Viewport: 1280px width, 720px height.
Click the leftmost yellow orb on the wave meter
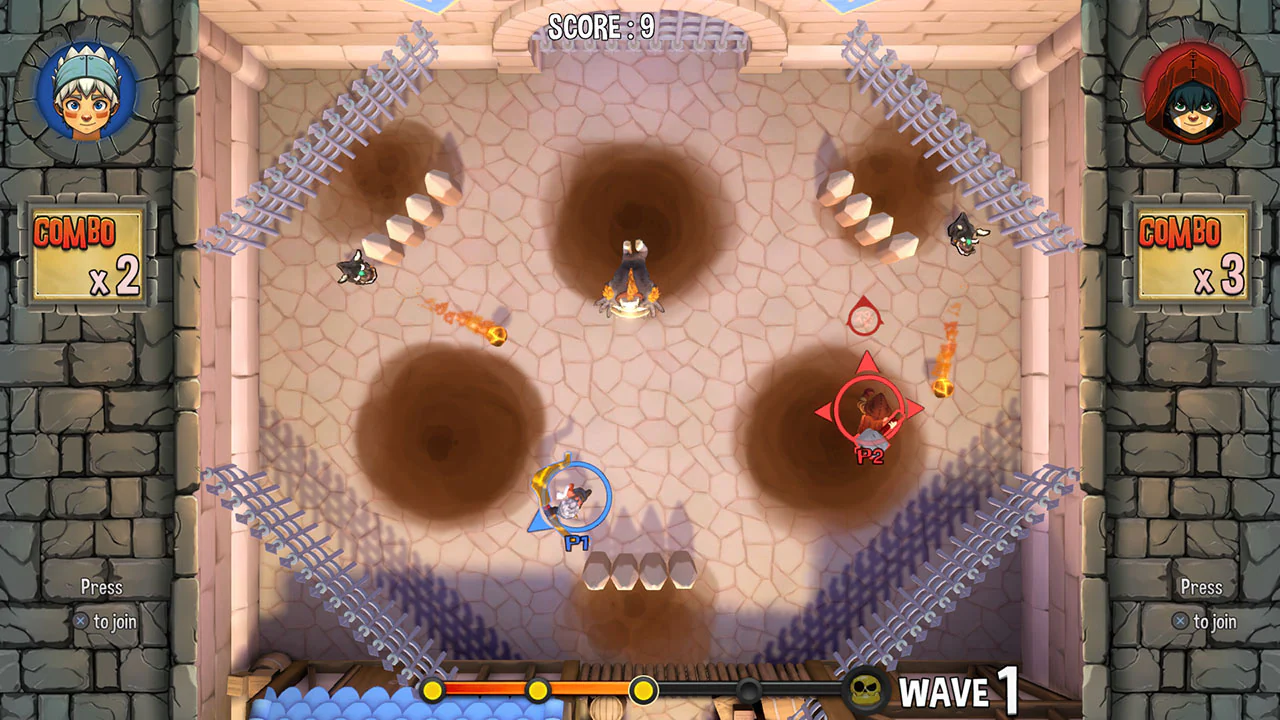pos(432,690)
